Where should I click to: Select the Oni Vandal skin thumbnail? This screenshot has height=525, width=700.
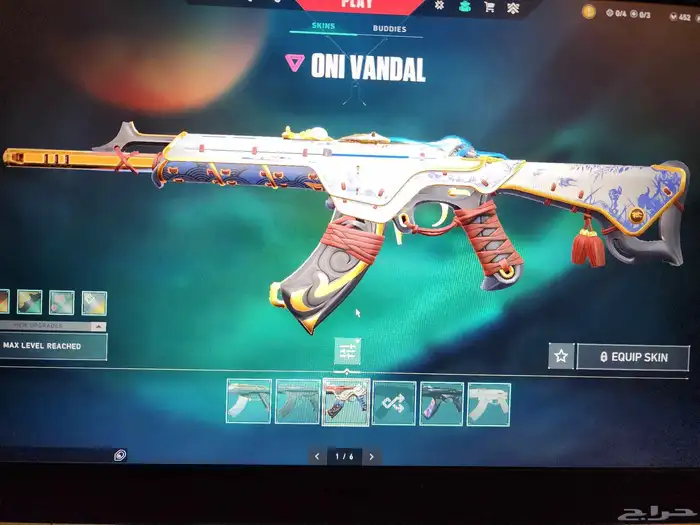pyautogui.click(x=345, y=402)
